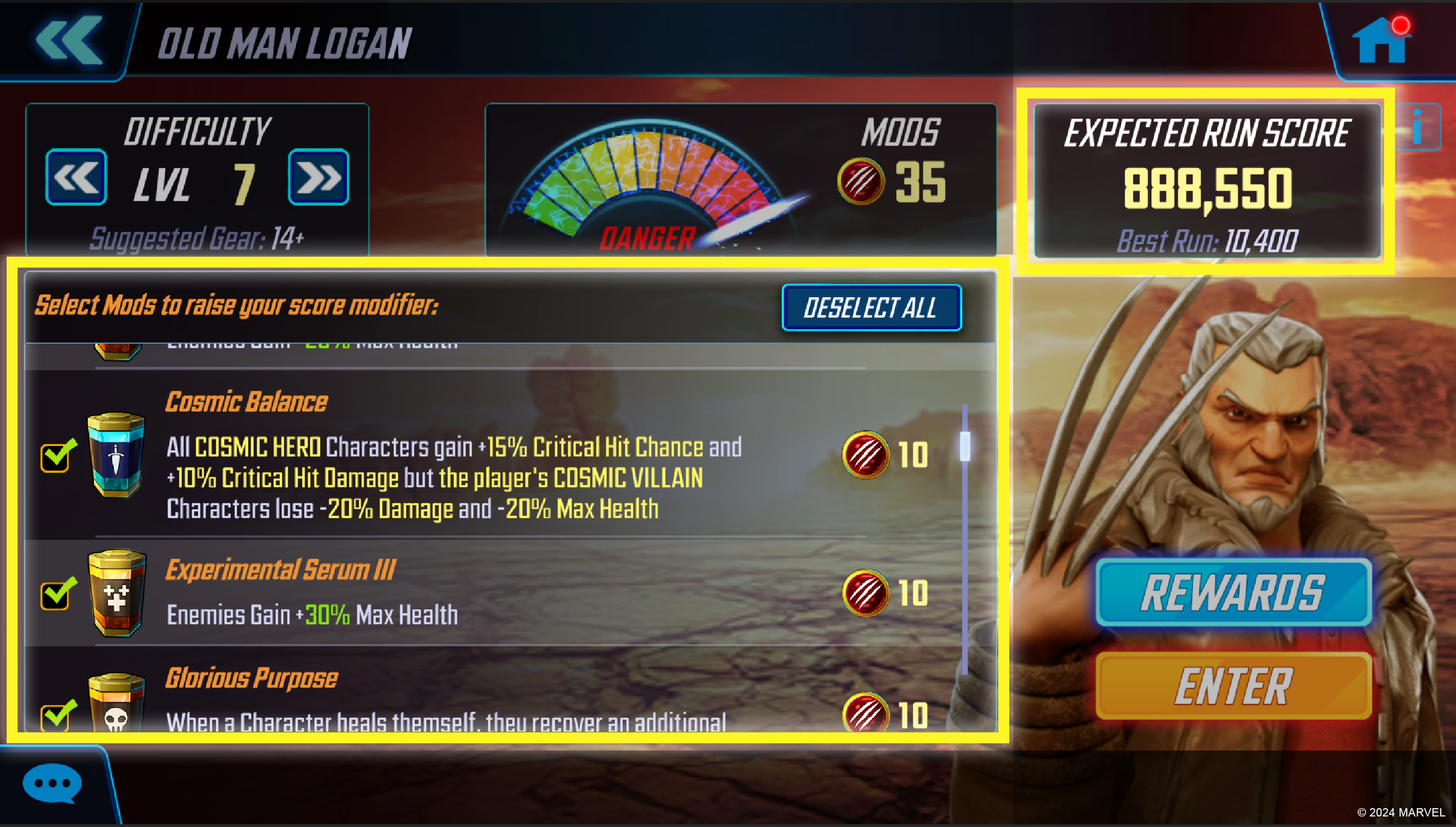Select the Experimental Serum III canister icon

coord(117,594)
